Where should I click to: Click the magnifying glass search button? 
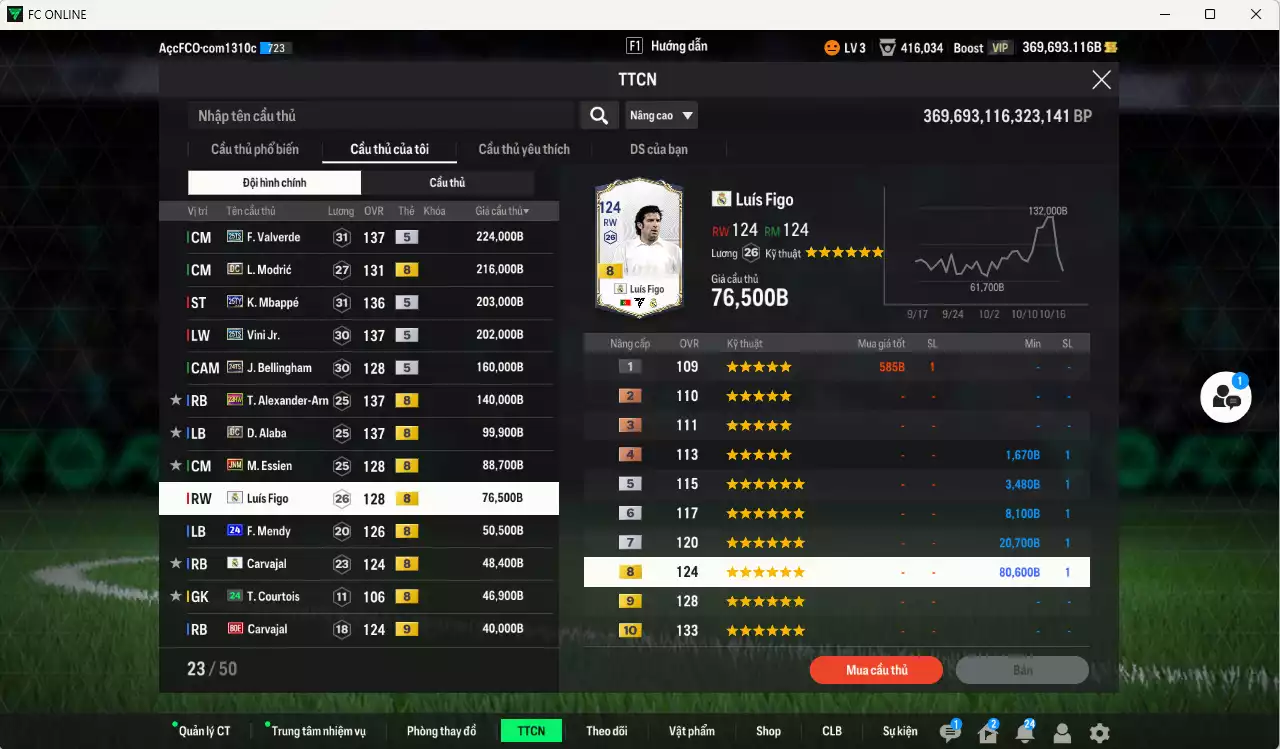[598, 116]
